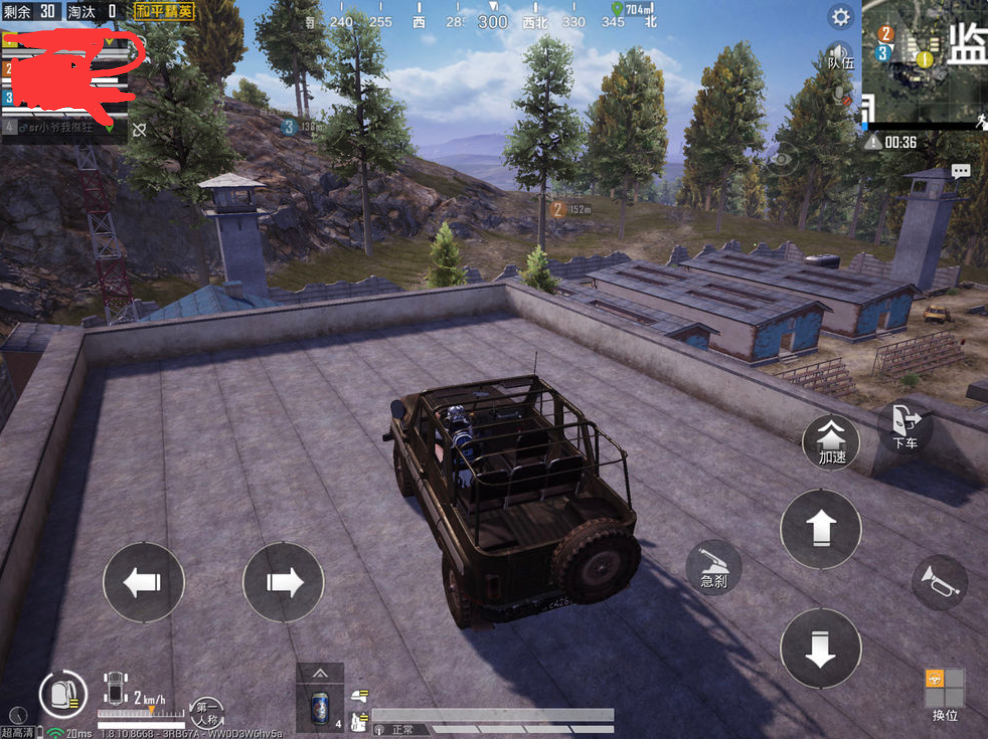
Task: Tap the 急刹 handbrake button
Action: tap(713, 567)
